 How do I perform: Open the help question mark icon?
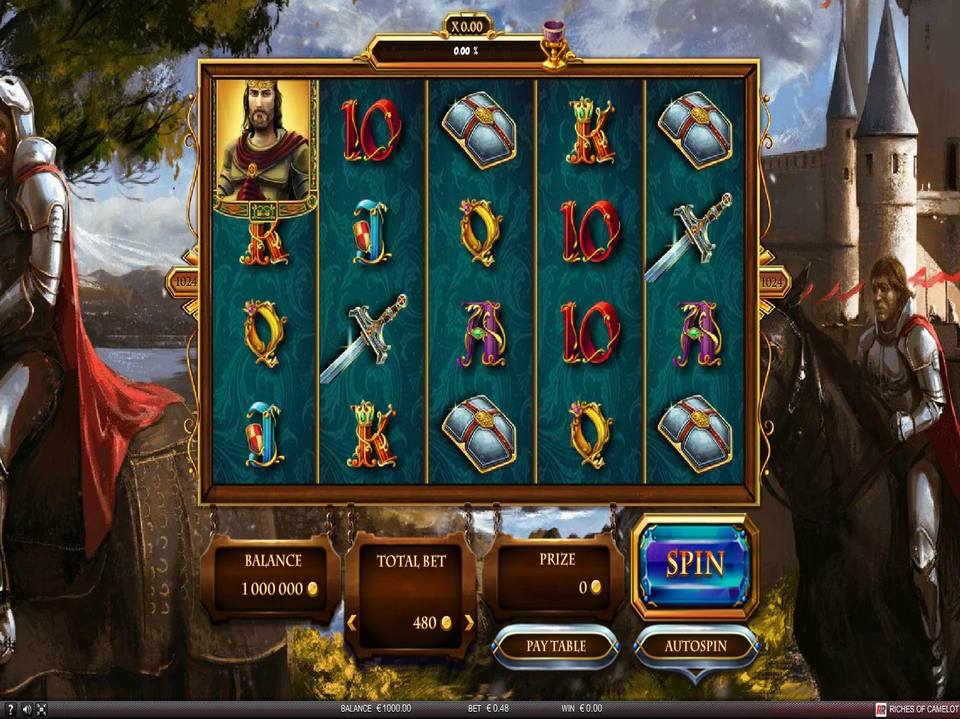10,710
